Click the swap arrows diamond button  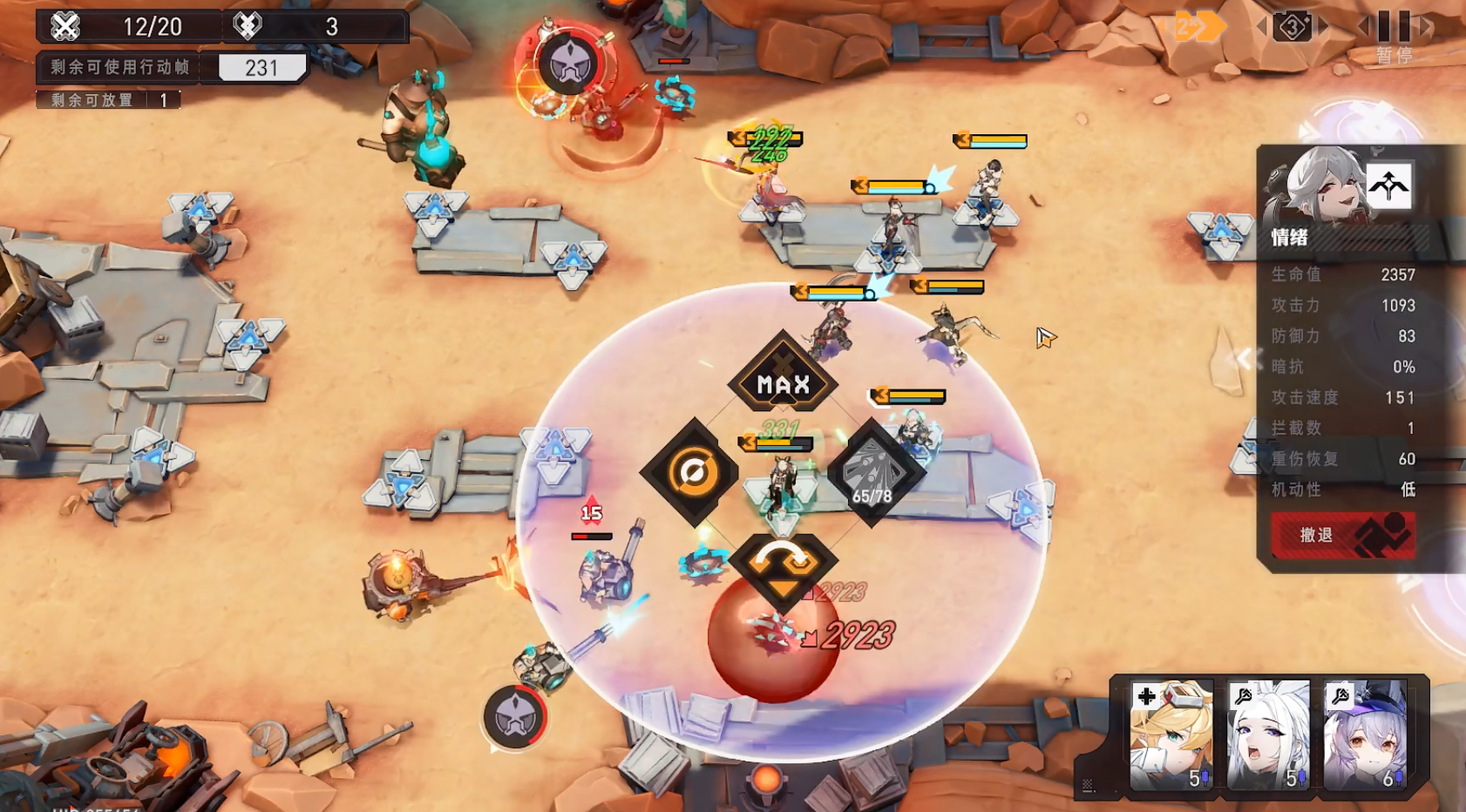[x=782, y=565]
